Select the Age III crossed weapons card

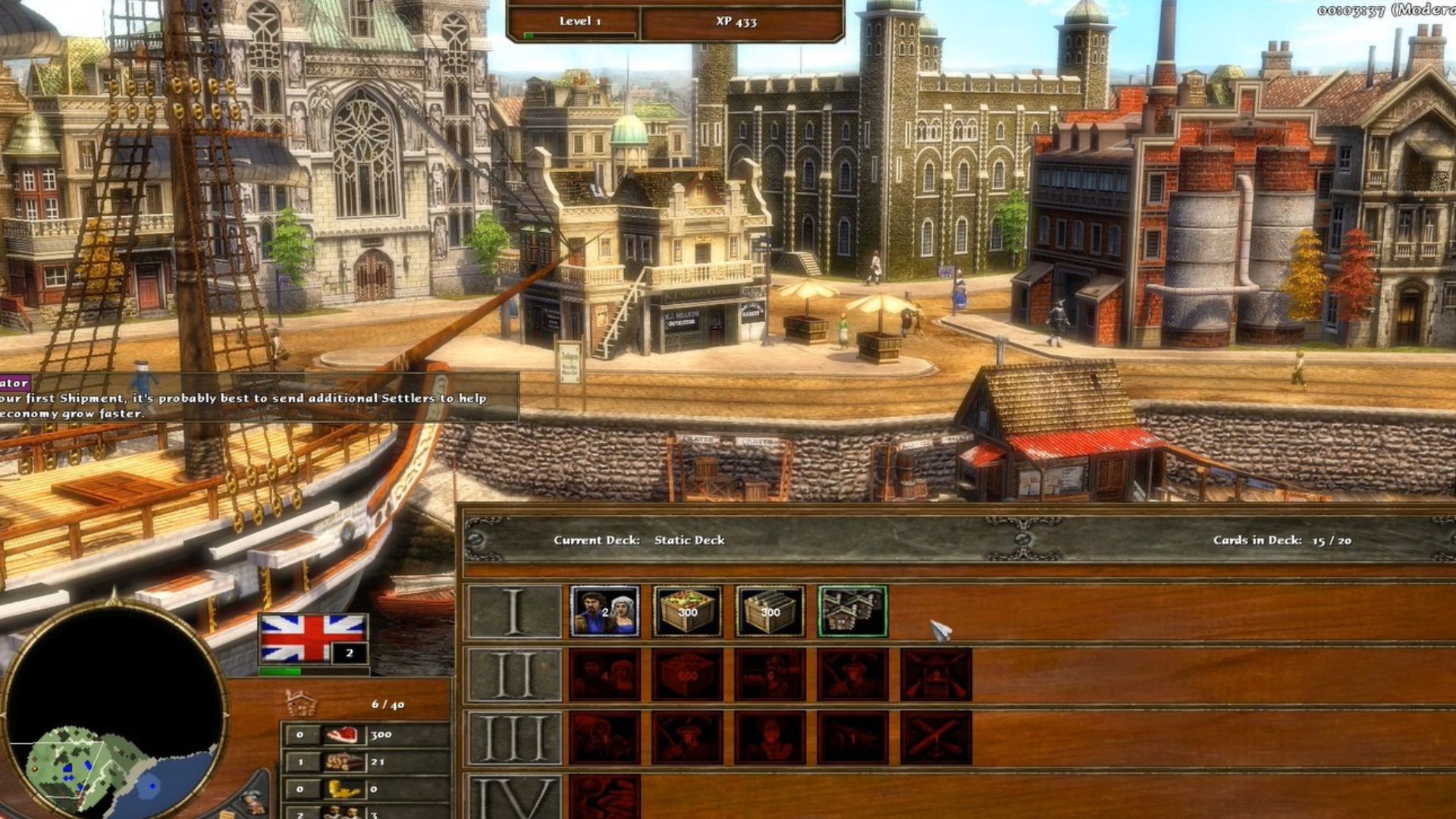[x=936, y=737]
